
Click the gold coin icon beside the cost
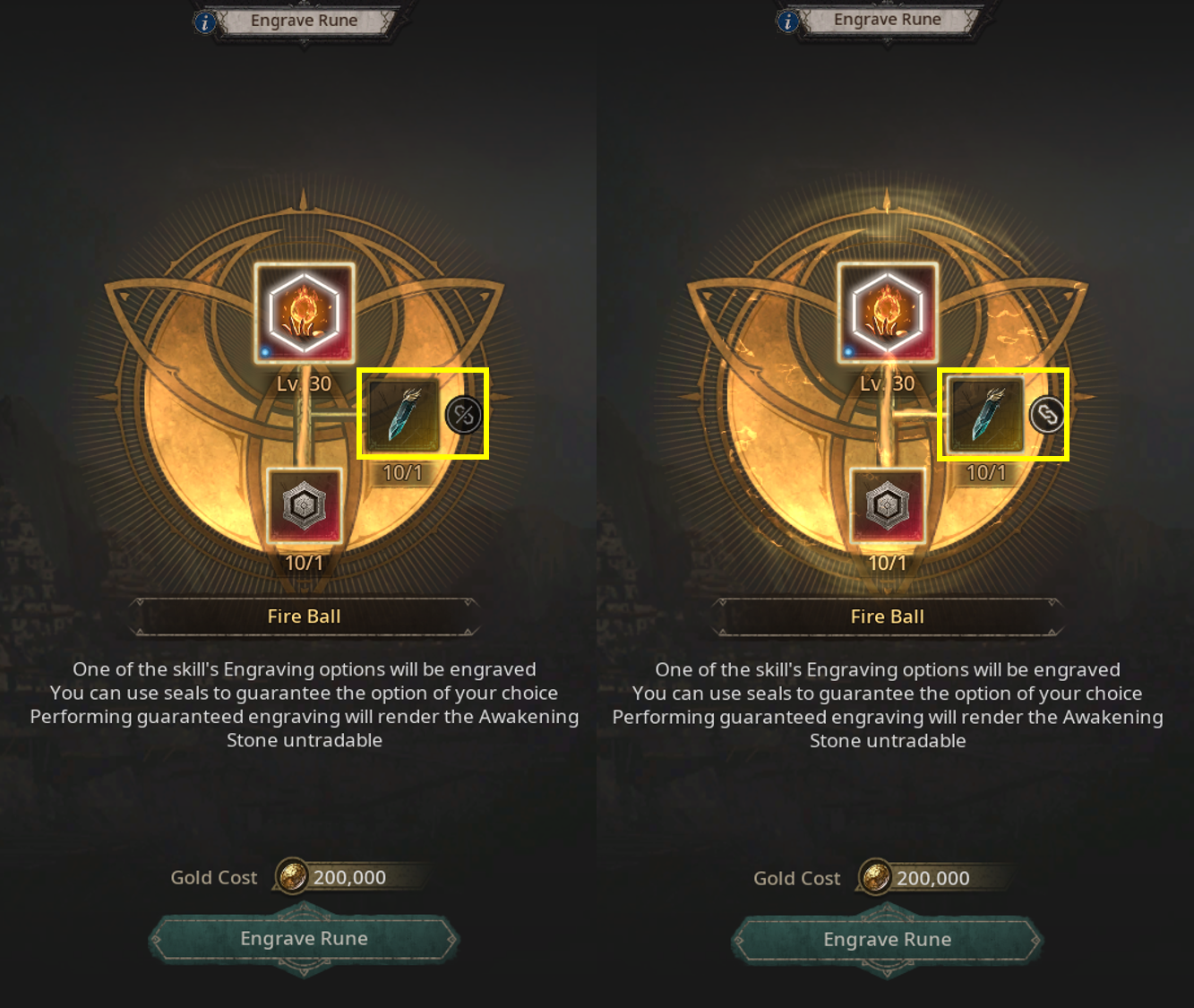click(x=294, y=877)
